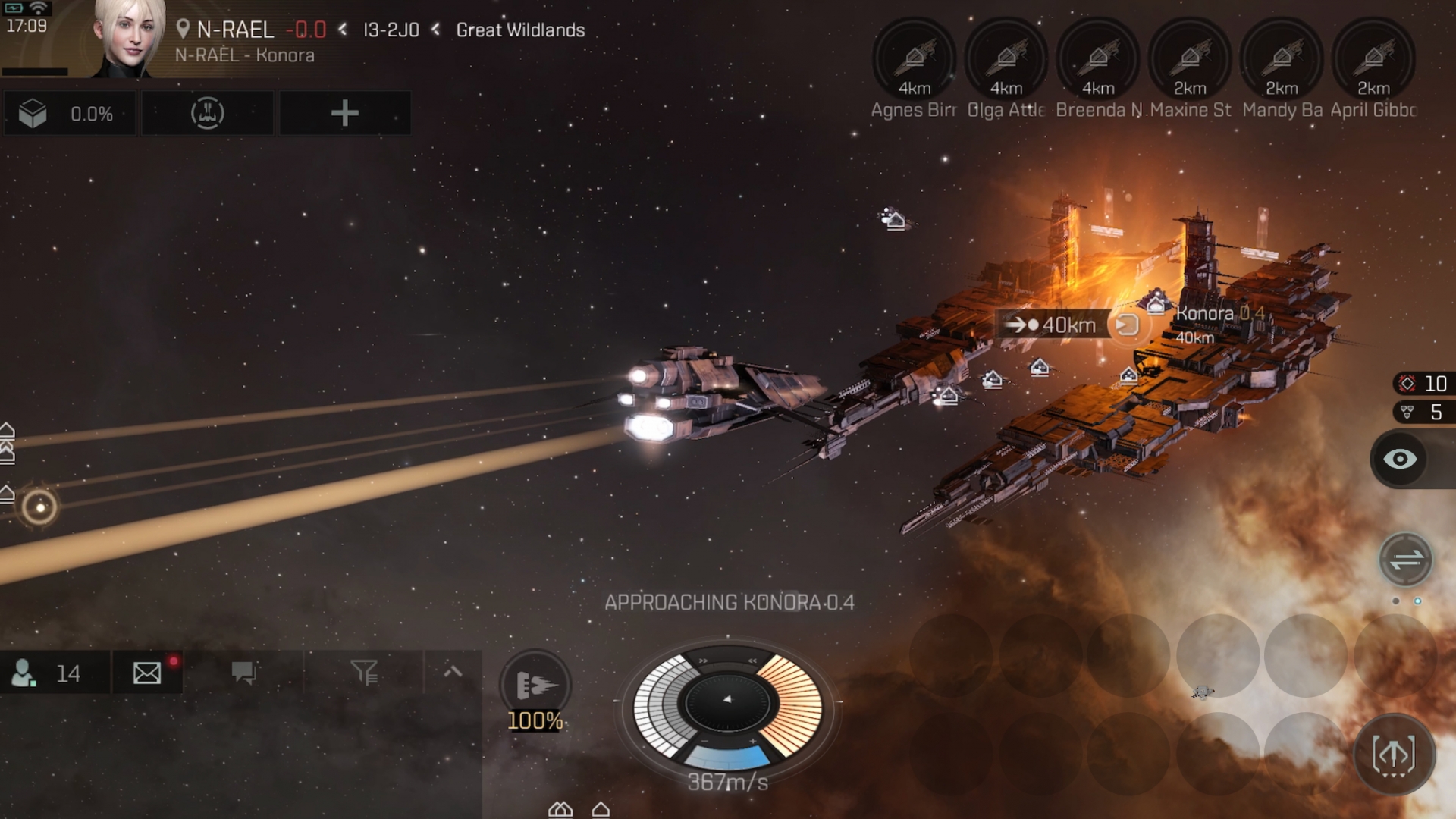
Task: Open the chat filter funnel icon
Action: point(364,673)
